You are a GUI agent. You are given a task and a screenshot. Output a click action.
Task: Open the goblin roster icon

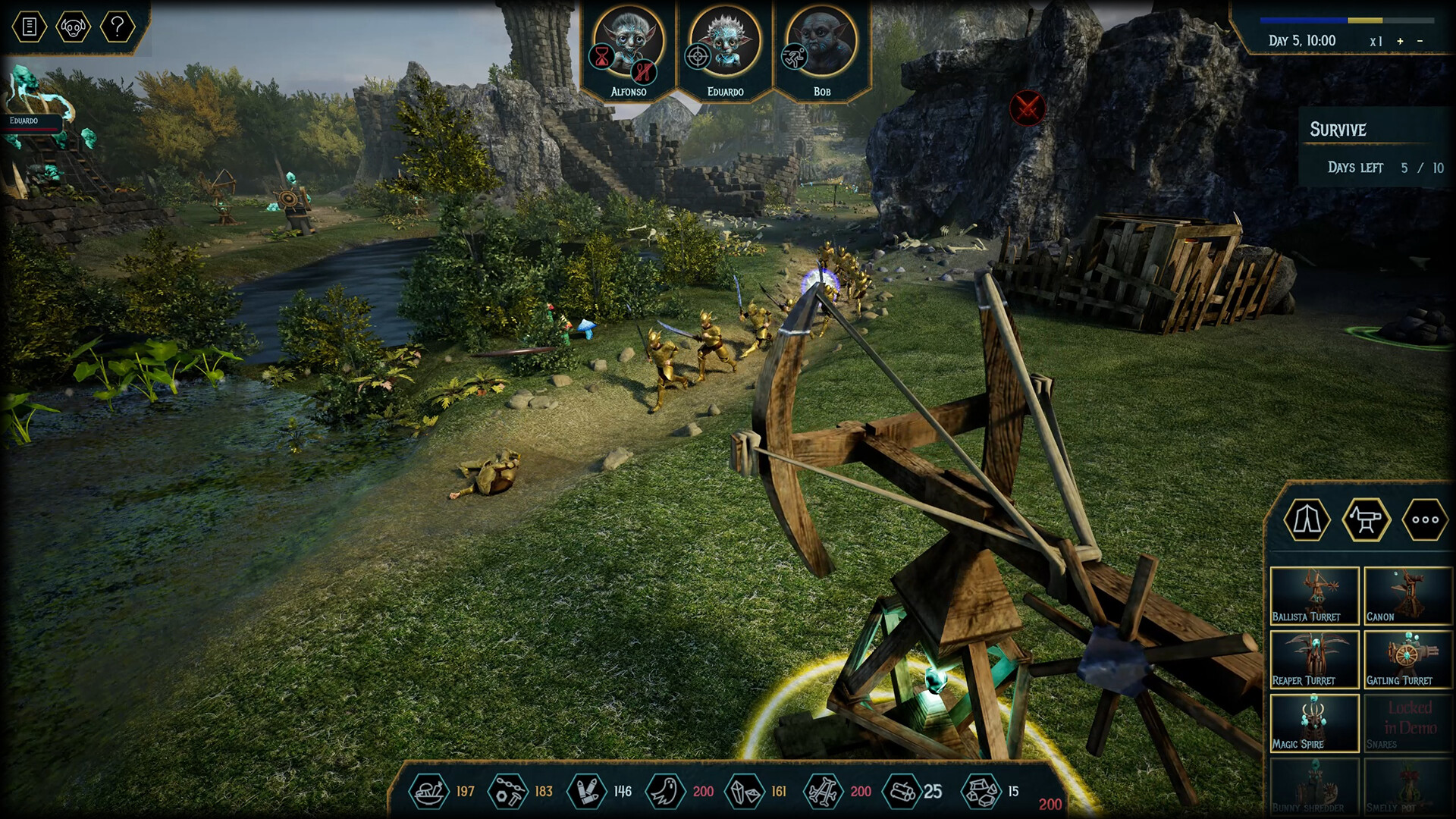73,27
